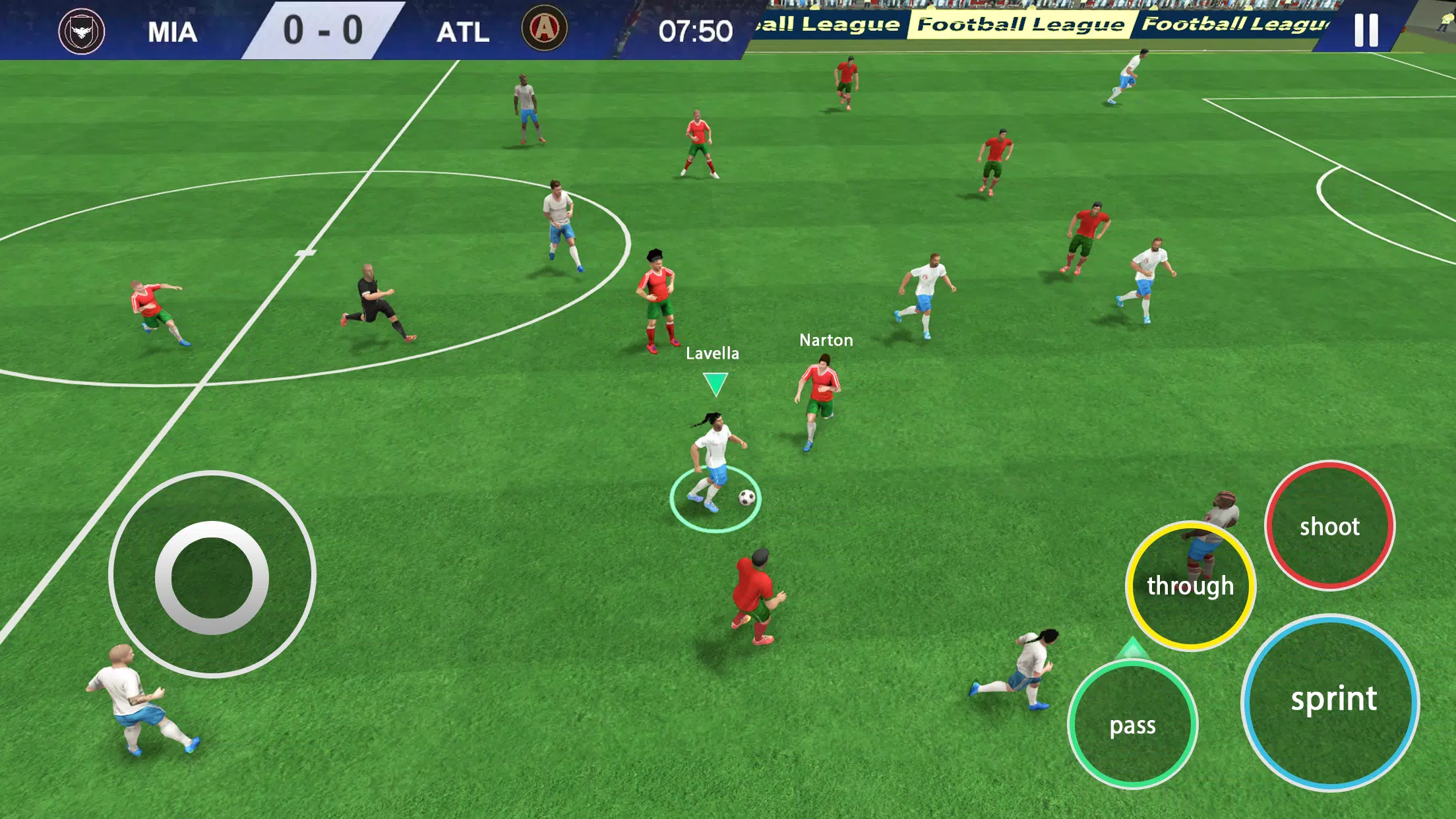Tap the red shoot button
Image resolution: width=1456 pixels, height=819 pixels.
(x=1329, y=526)
